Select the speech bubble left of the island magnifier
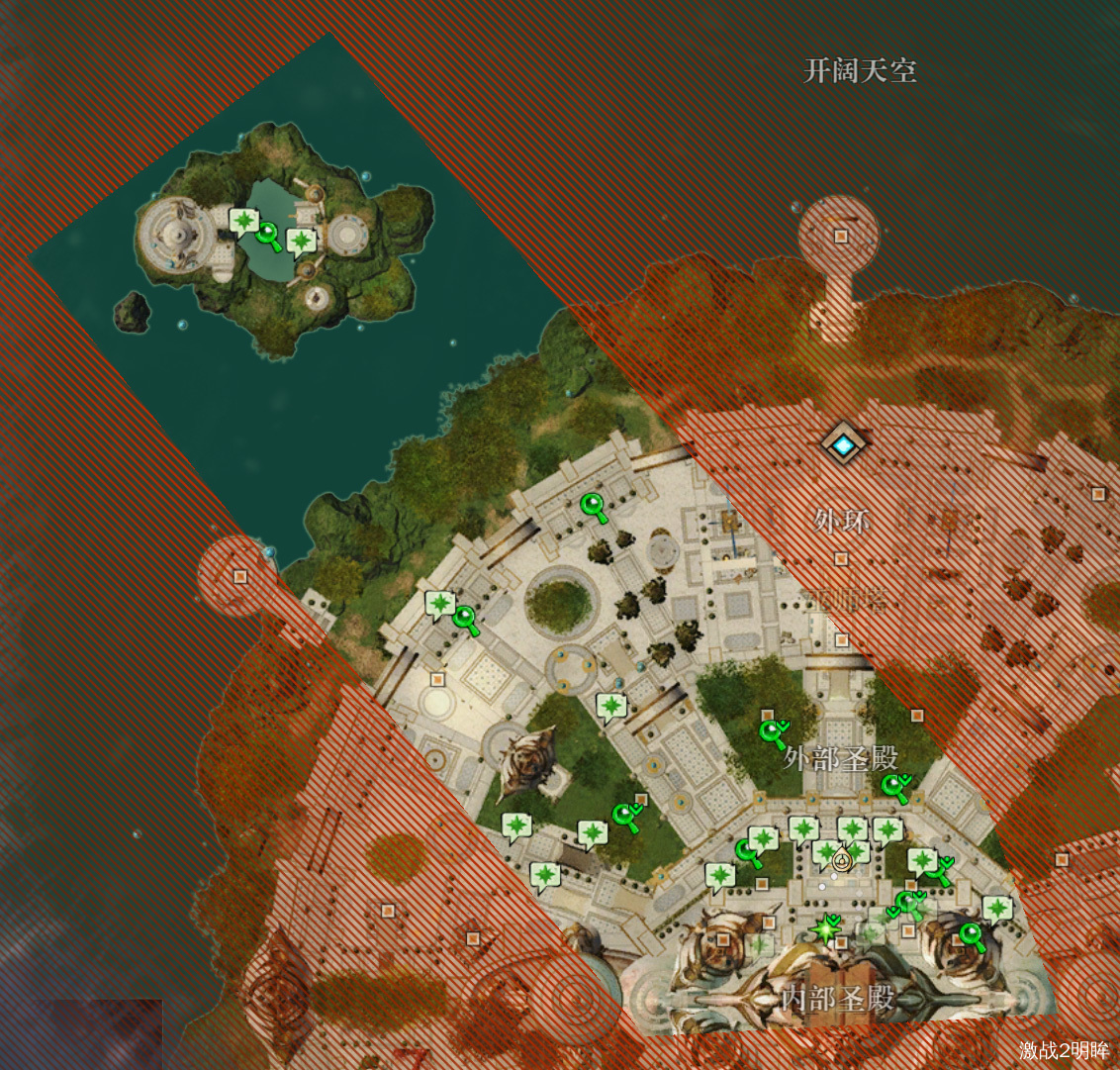 [x=243, y=221]
